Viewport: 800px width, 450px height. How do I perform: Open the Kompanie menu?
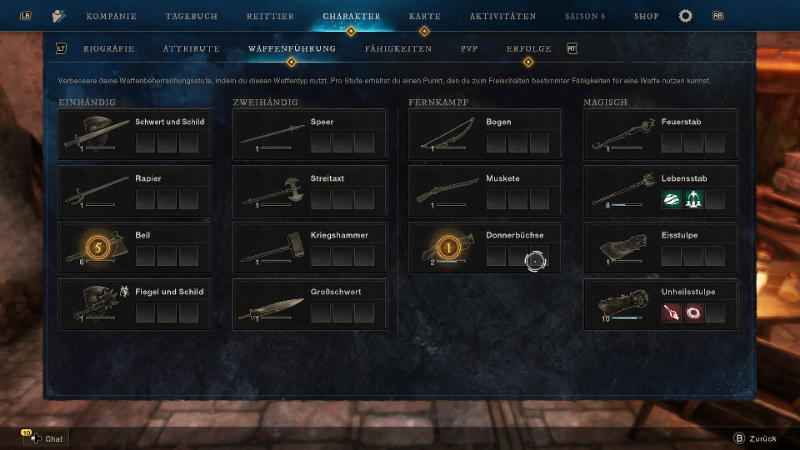[109, 16]
